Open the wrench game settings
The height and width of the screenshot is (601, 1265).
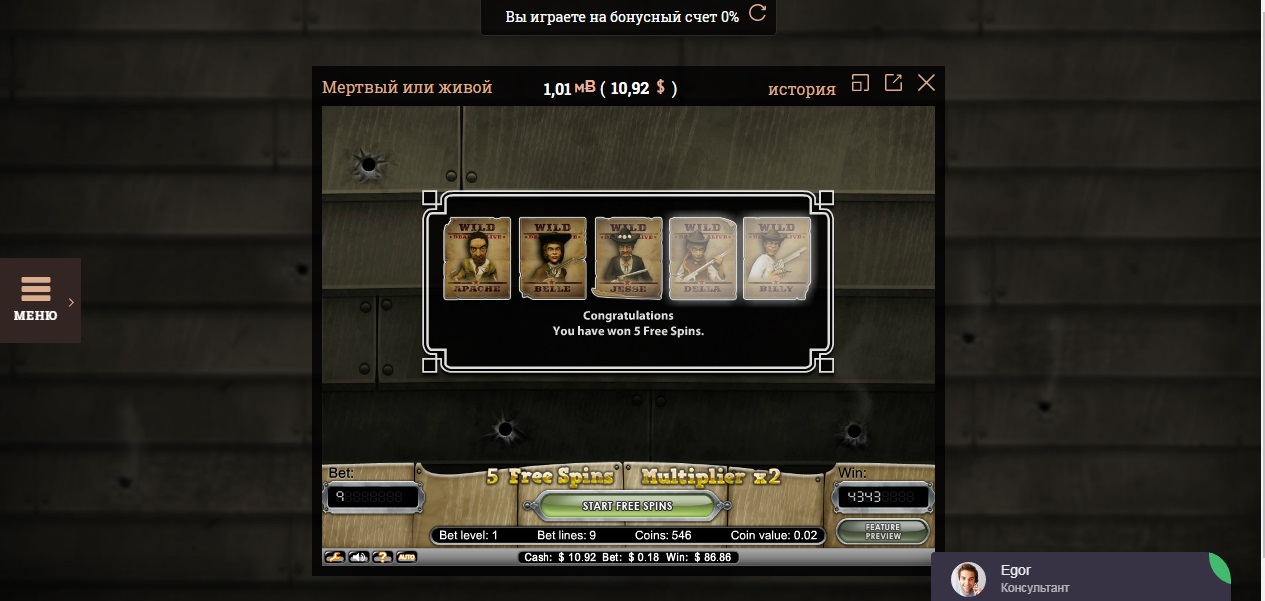(335, 557)
